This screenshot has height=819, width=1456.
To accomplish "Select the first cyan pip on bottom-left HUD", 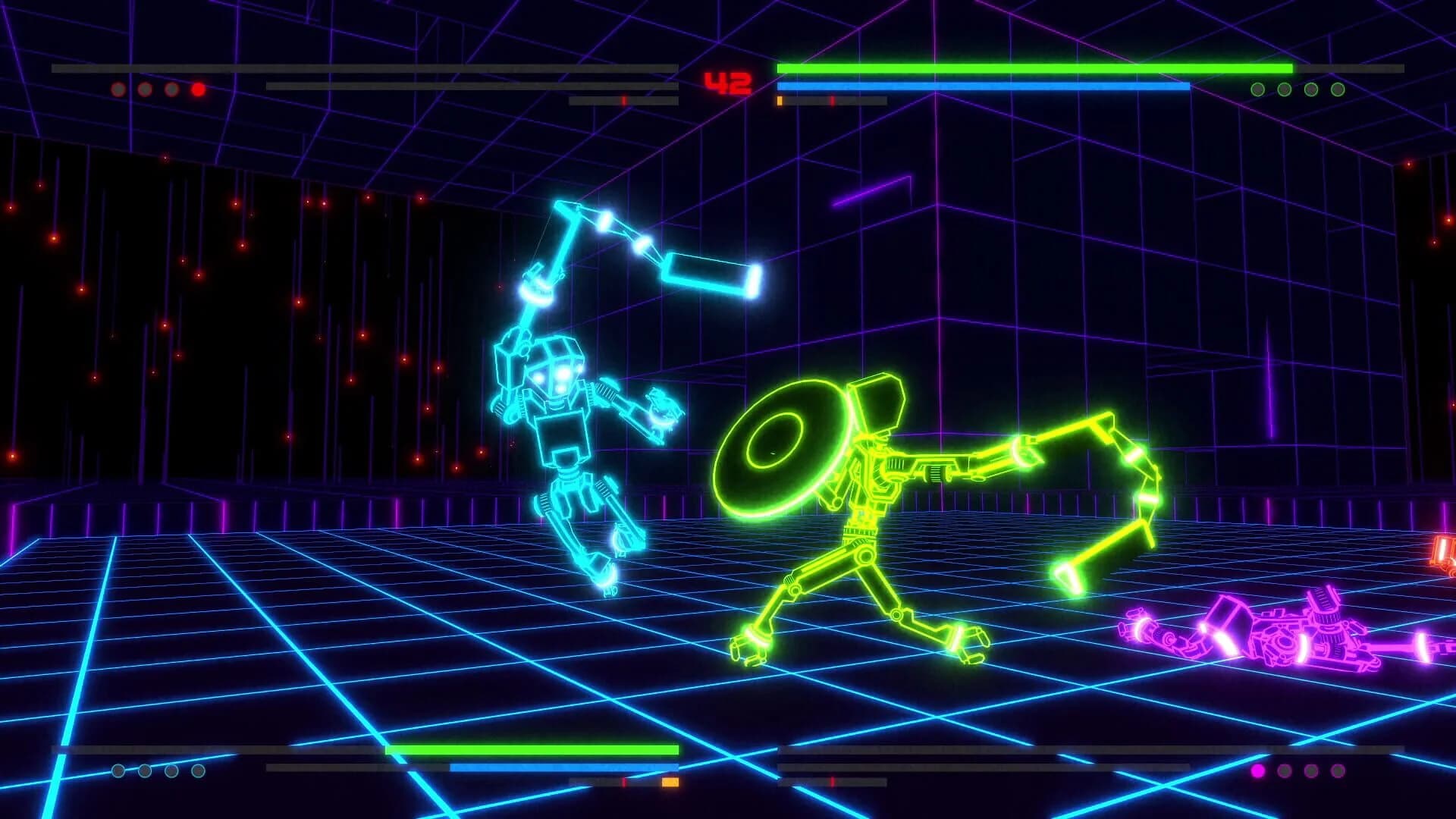I will [x=118, y=771].
